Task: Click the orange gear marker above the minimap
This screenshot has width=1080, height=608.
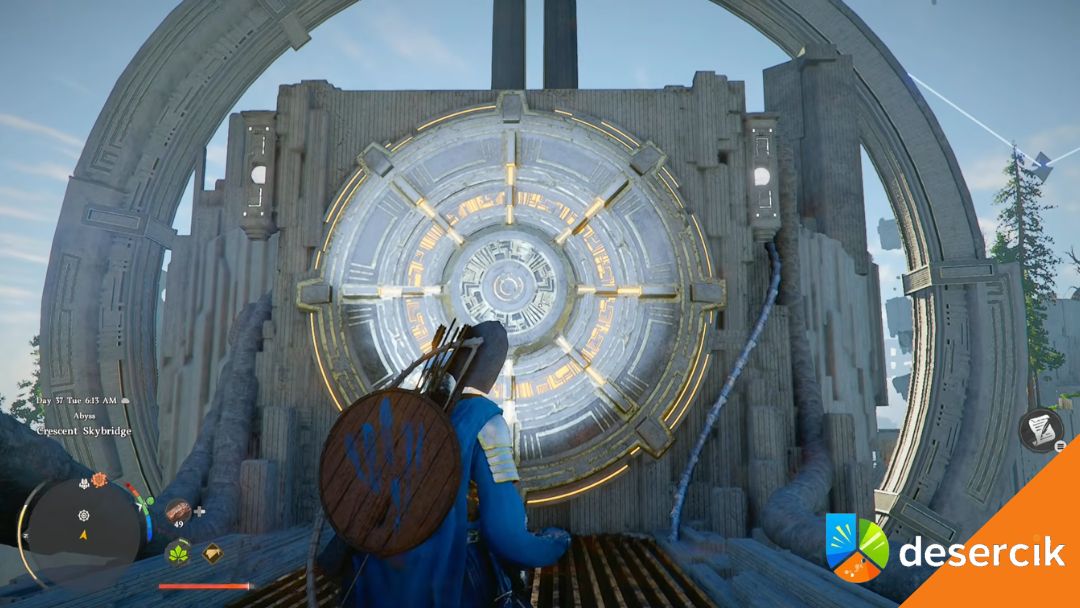Action: (99, 480)
